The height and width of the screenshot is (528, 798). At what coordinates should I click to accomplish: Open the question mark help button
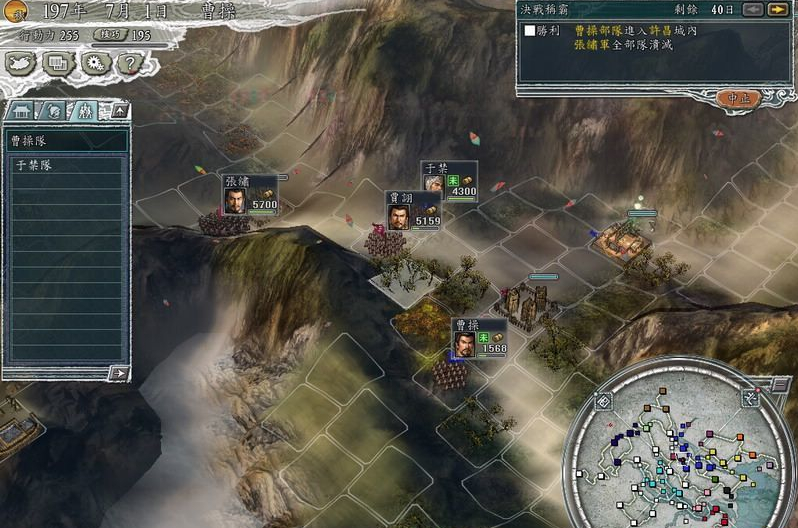(129, 63)
